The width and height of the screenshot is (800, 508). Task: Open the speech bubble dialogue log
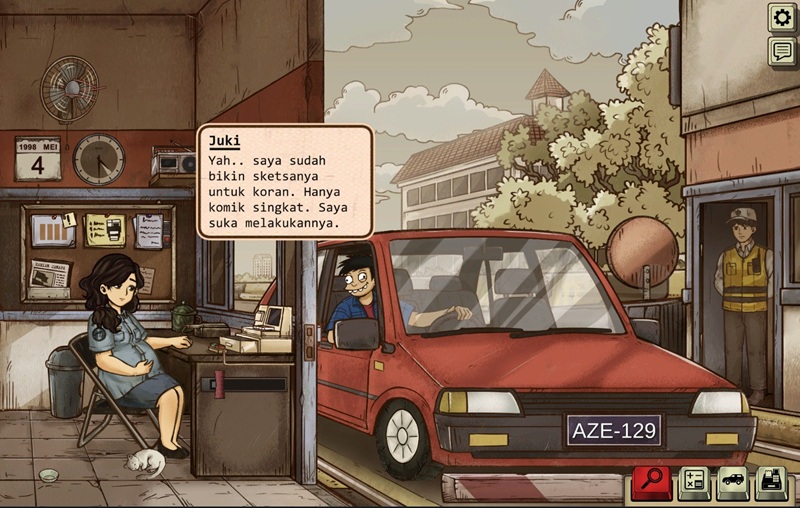tap(781, 51)
